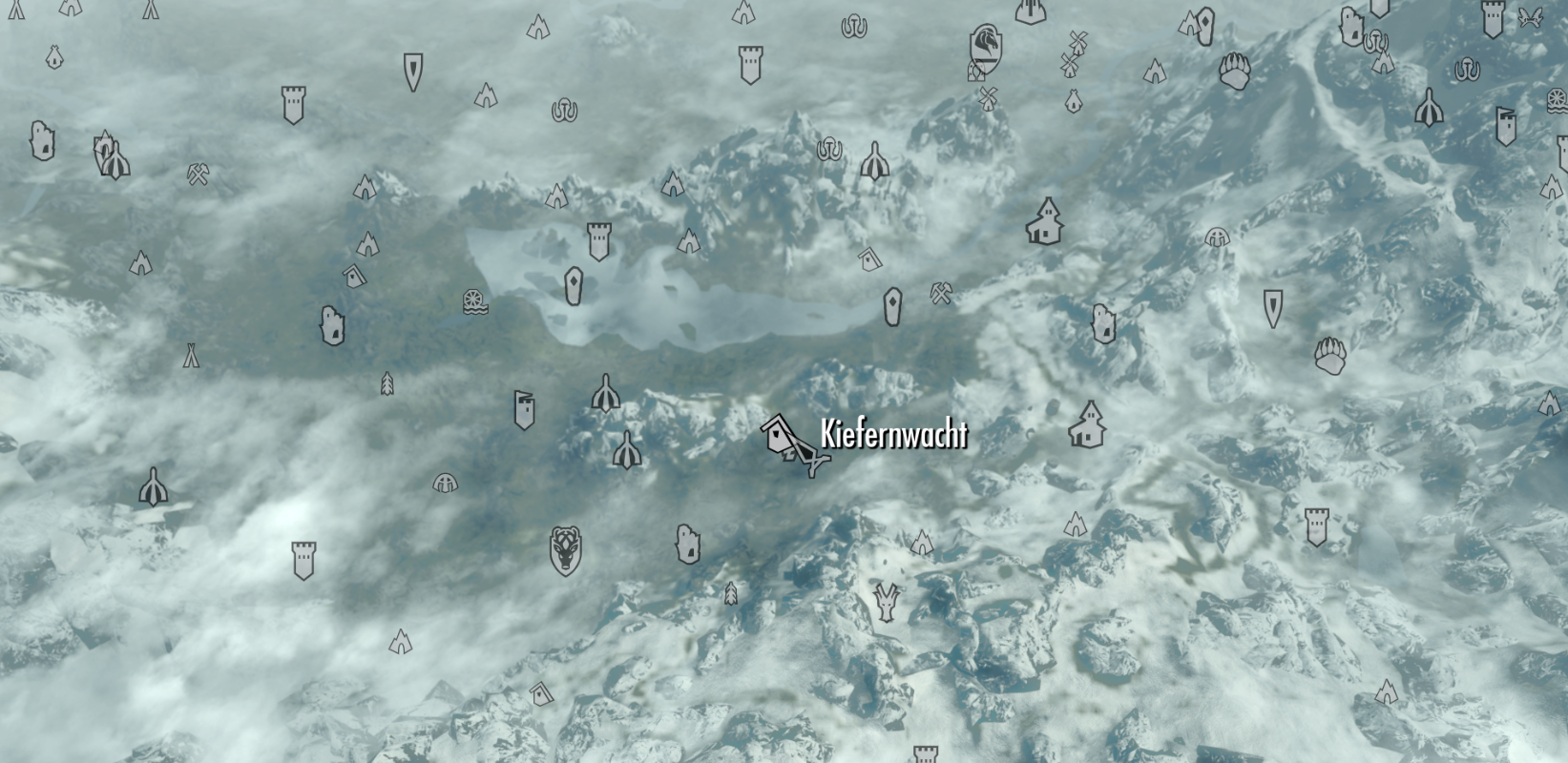
Task: Select the dragon head lair marker
Action: pos(887,603)
